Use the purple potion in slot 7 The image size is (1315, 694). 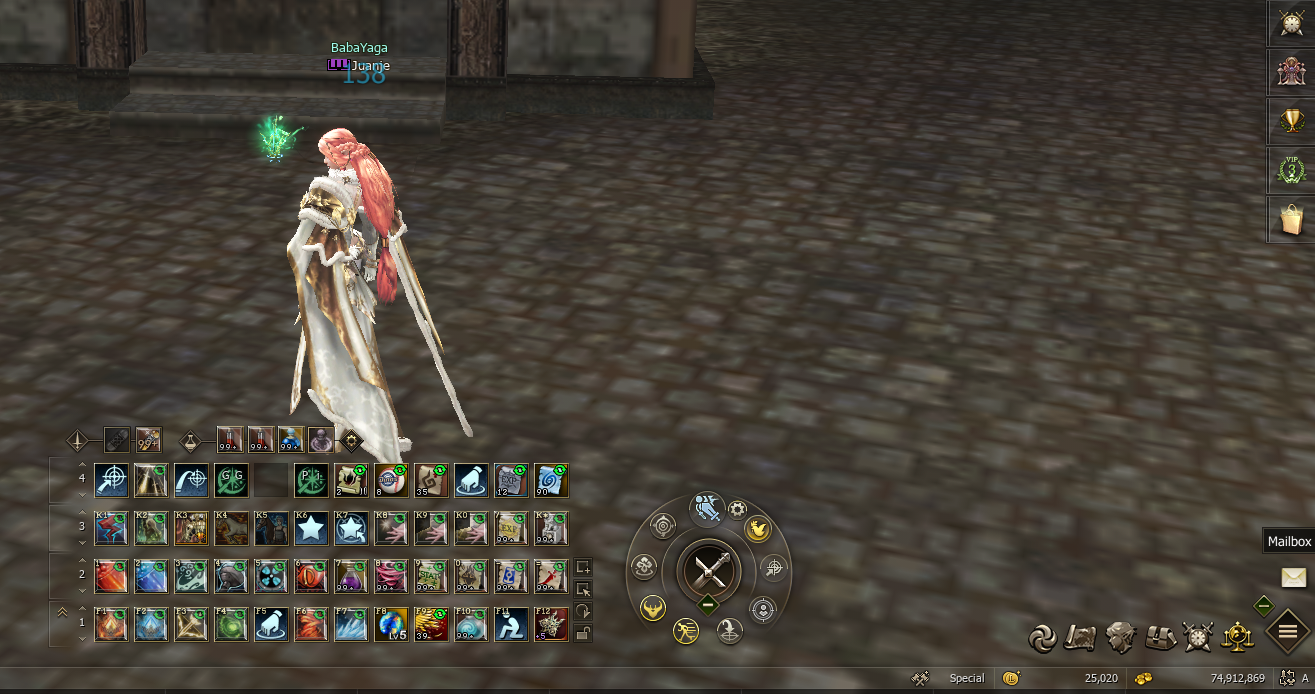pos(350,576)
